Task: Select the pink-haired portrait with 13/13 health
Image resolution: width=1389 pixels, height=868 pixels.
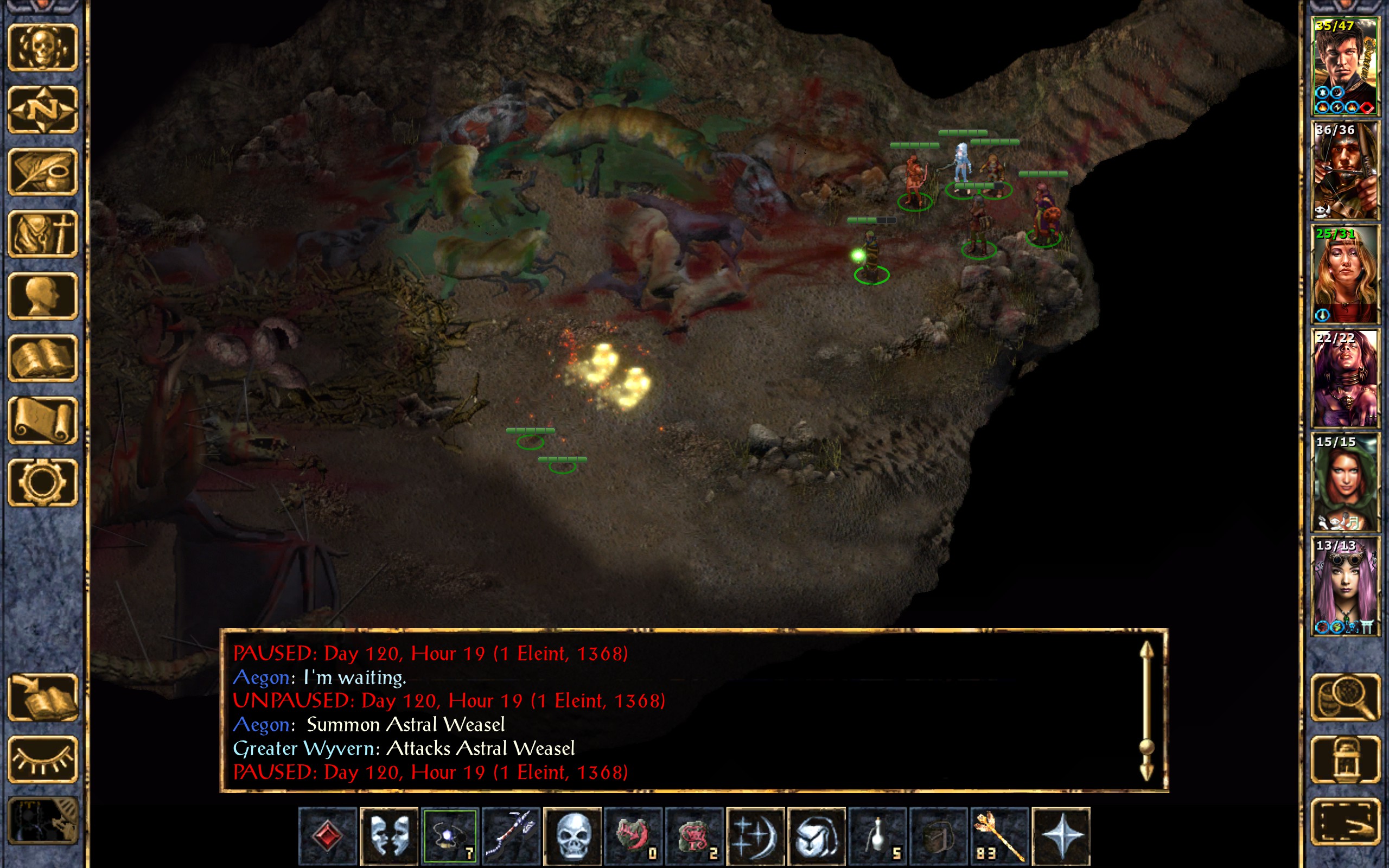Action: click(1345, 585)
